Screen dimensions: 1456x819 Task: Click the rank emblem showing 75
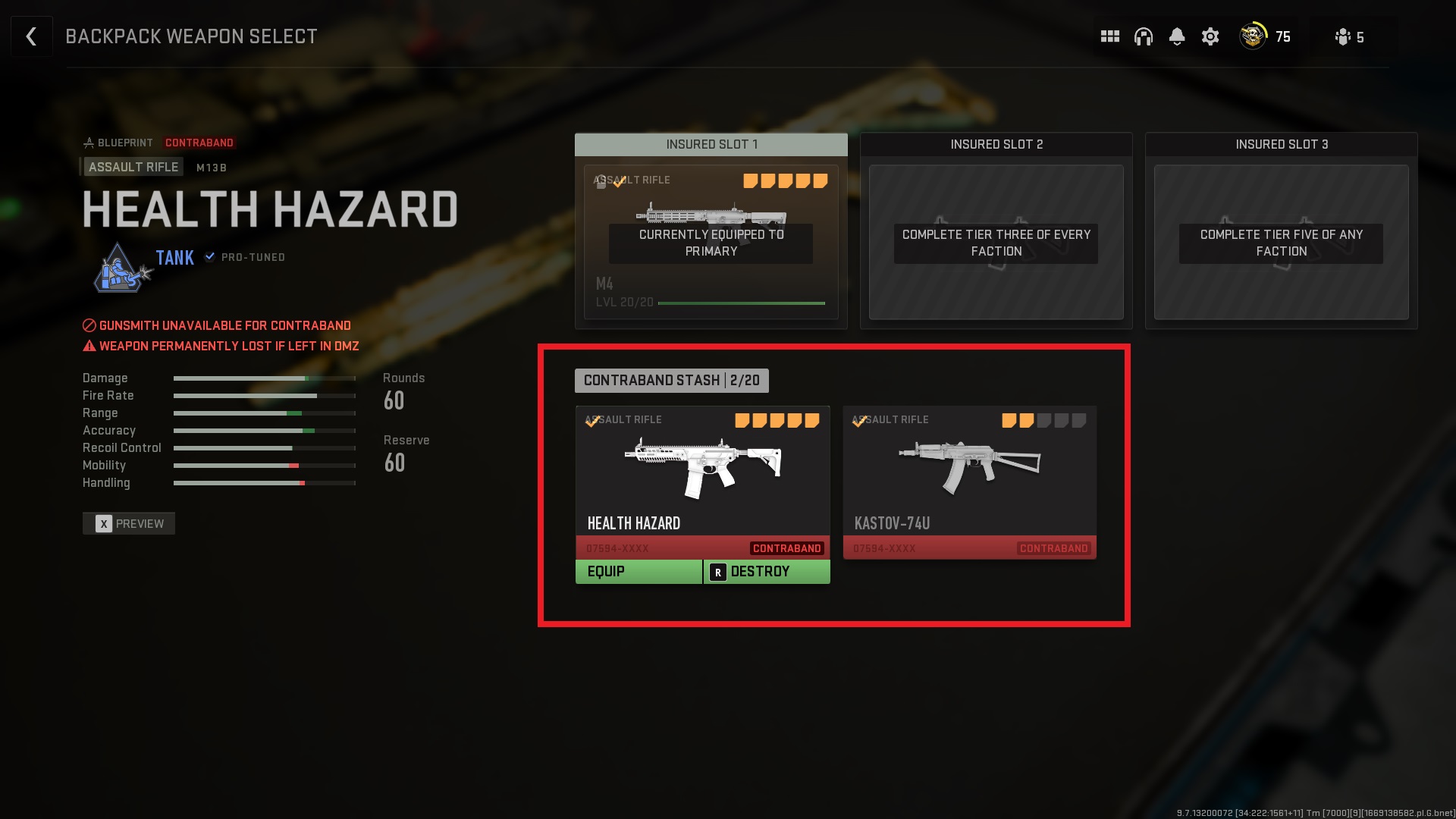1251,36
